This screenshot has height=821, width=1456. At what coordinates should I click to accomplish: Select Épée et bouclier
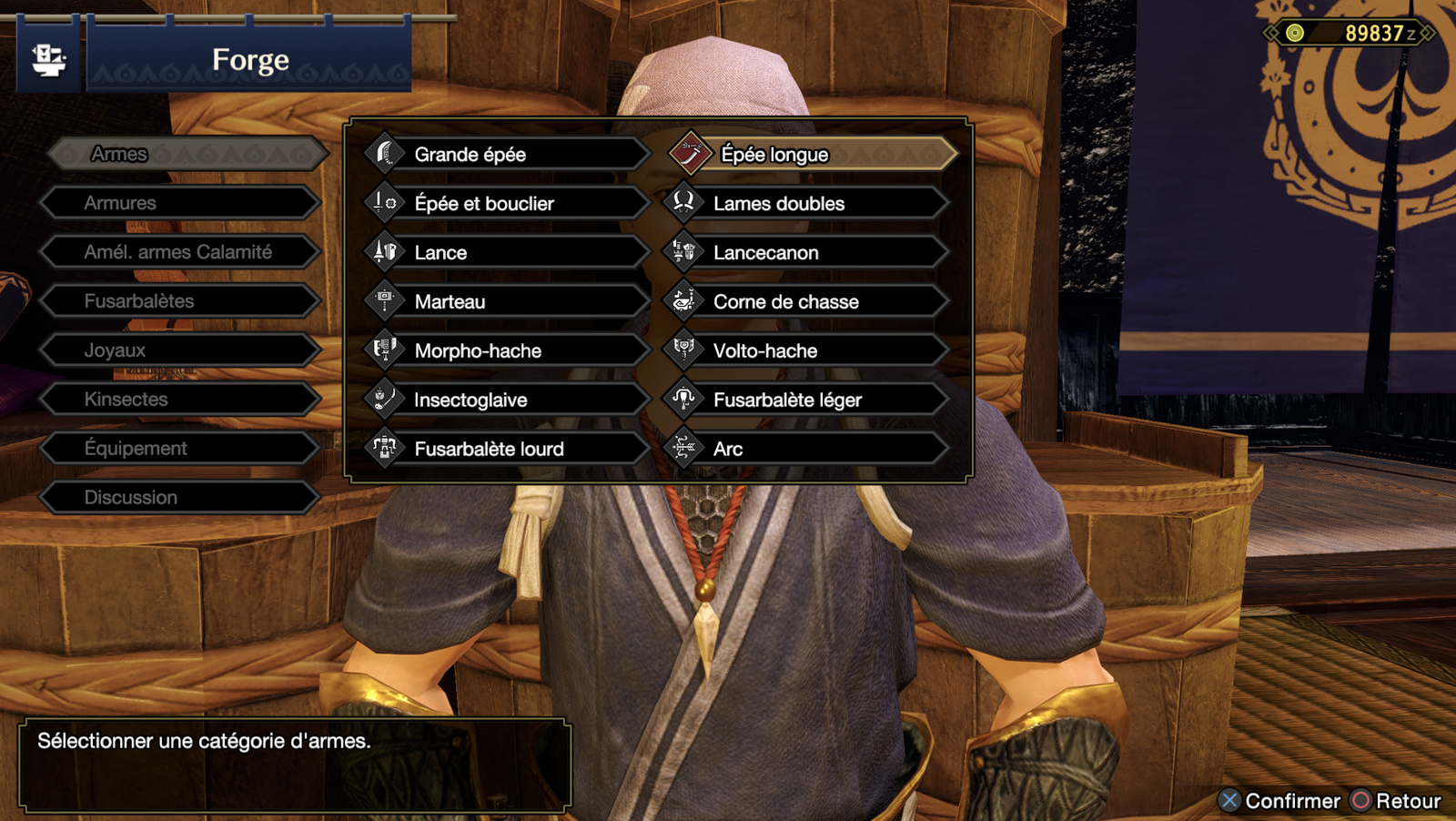[505, 204]
